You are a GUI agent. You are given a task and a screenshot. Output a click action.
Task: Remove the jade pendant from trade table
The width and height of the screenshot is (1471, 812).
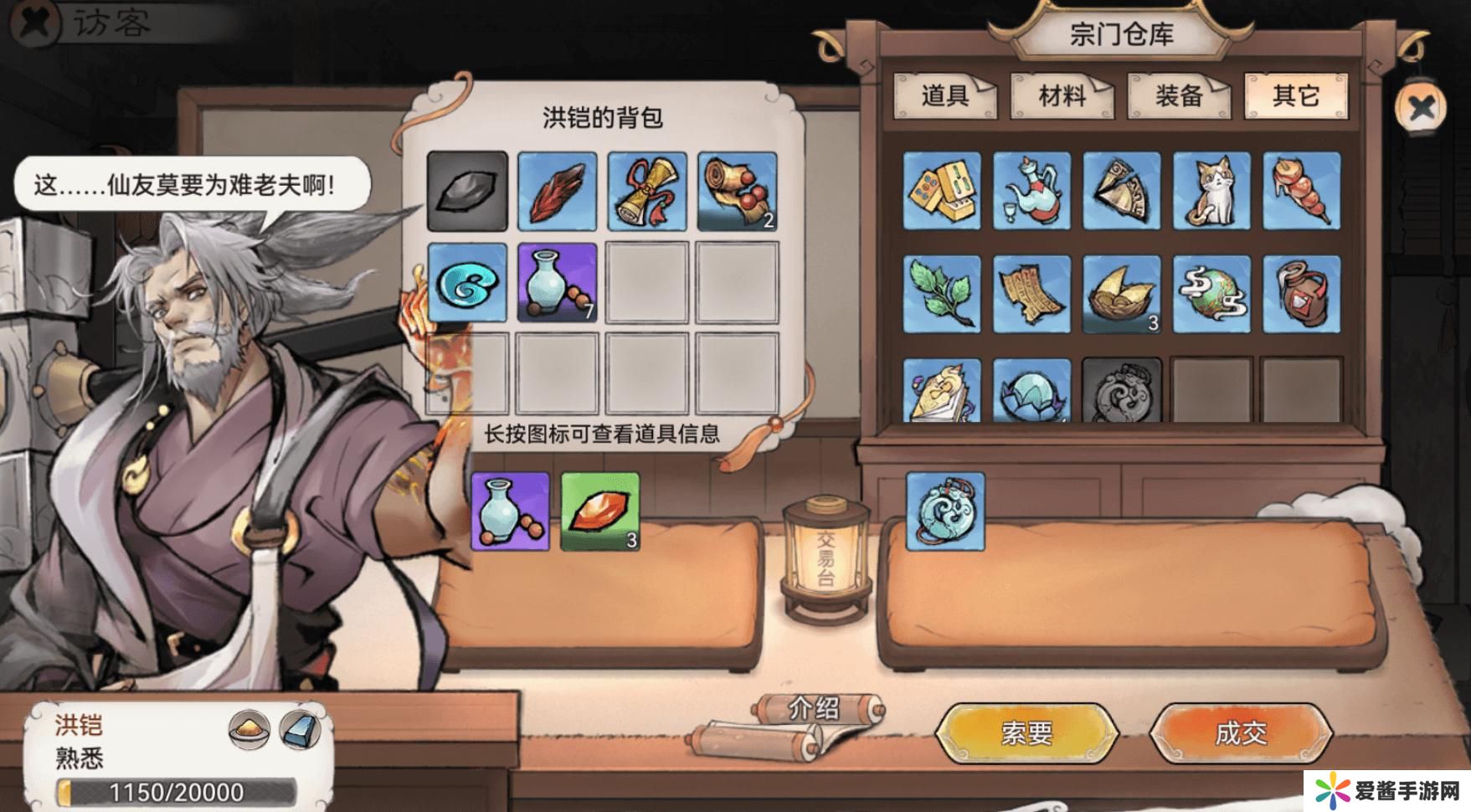[945, 511]
